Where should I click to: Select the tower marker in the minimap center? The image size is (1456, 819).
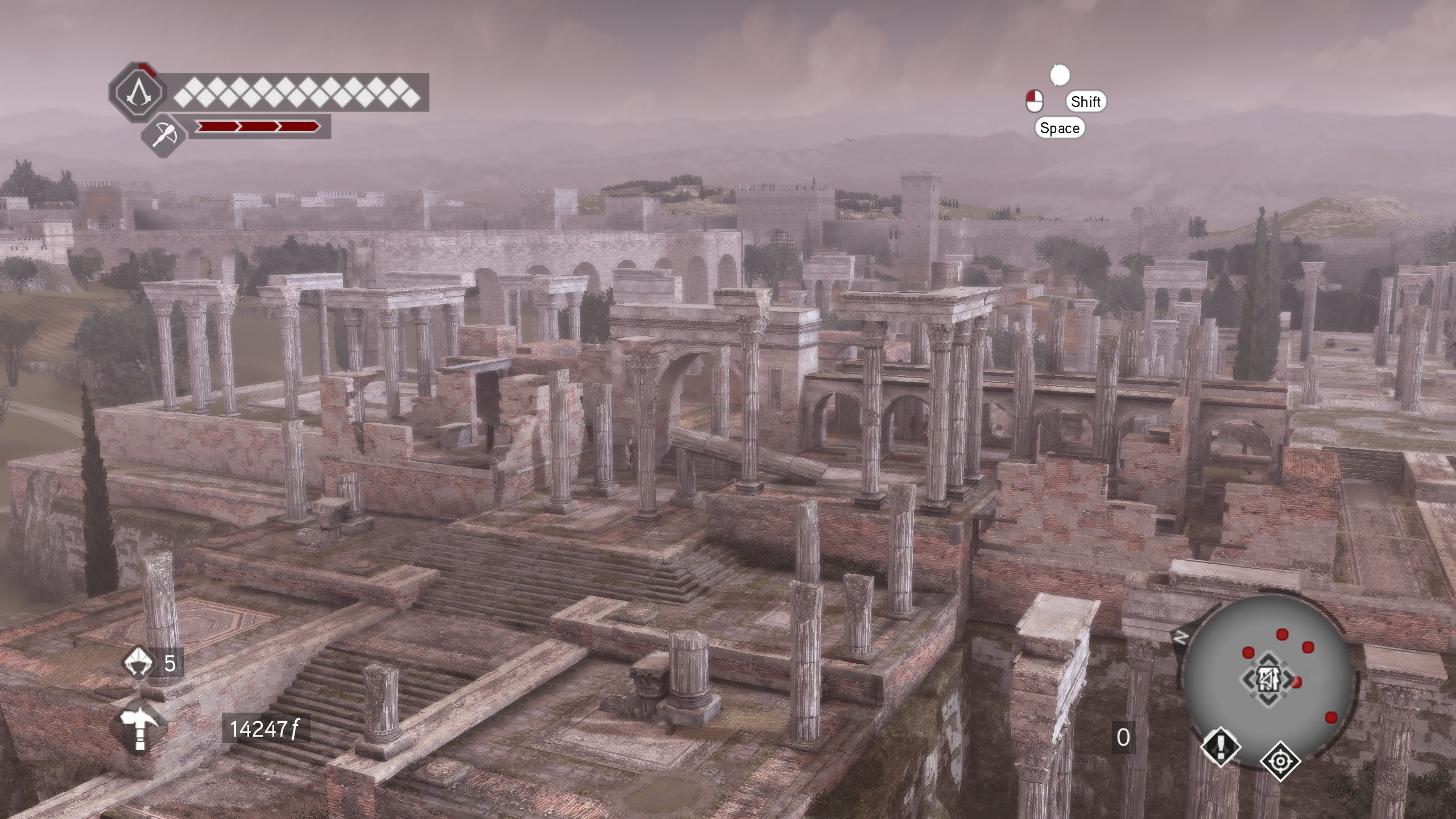pos(1268,680)
